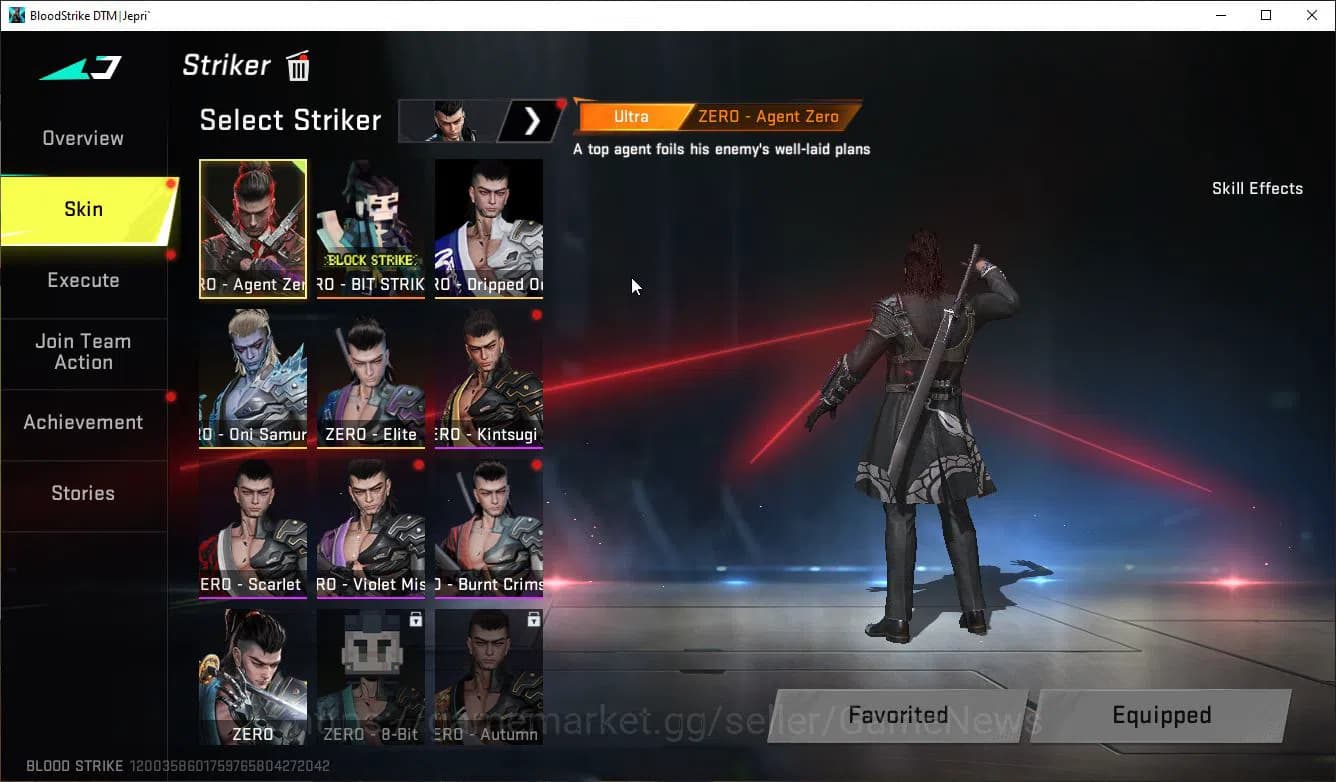
Task: Select the ZERO - Kintsugi skin
Action: pos(489,378)
